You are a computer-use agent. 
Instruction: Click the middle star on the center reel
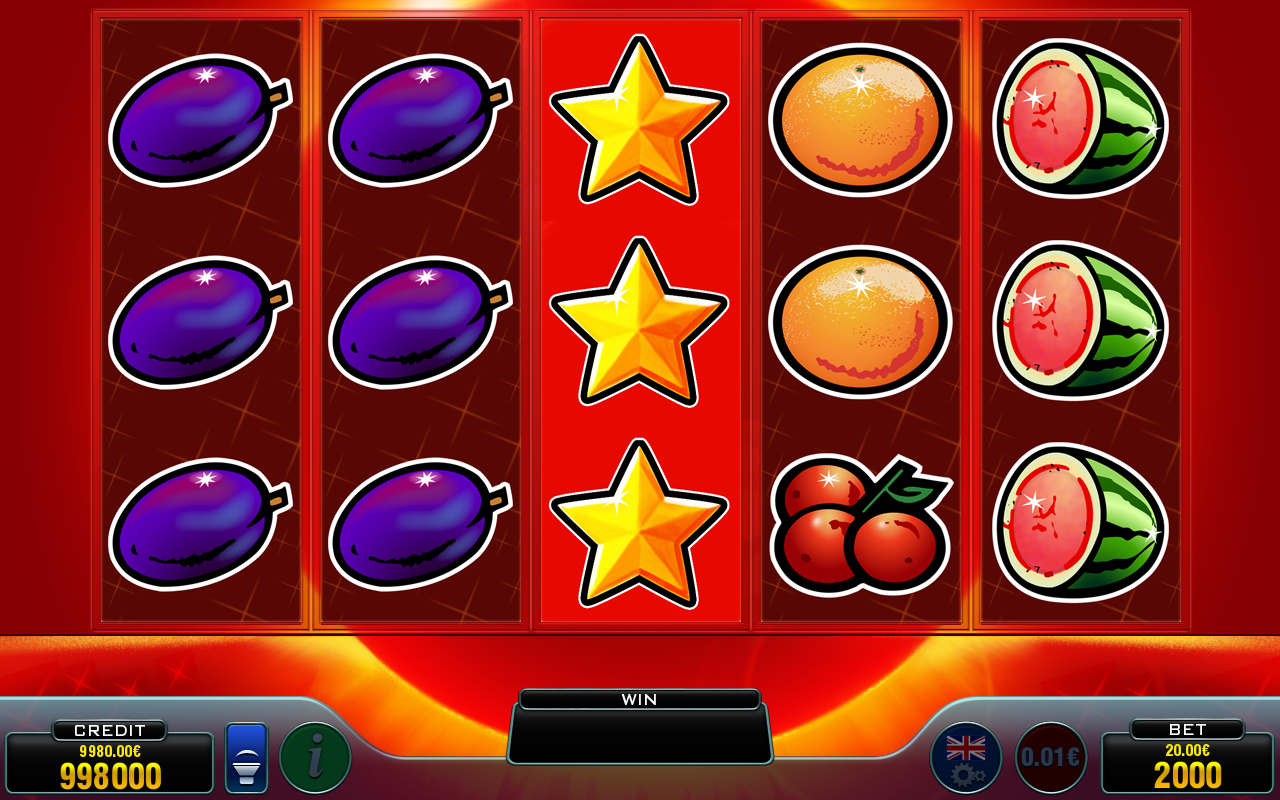tap(639, 325)
